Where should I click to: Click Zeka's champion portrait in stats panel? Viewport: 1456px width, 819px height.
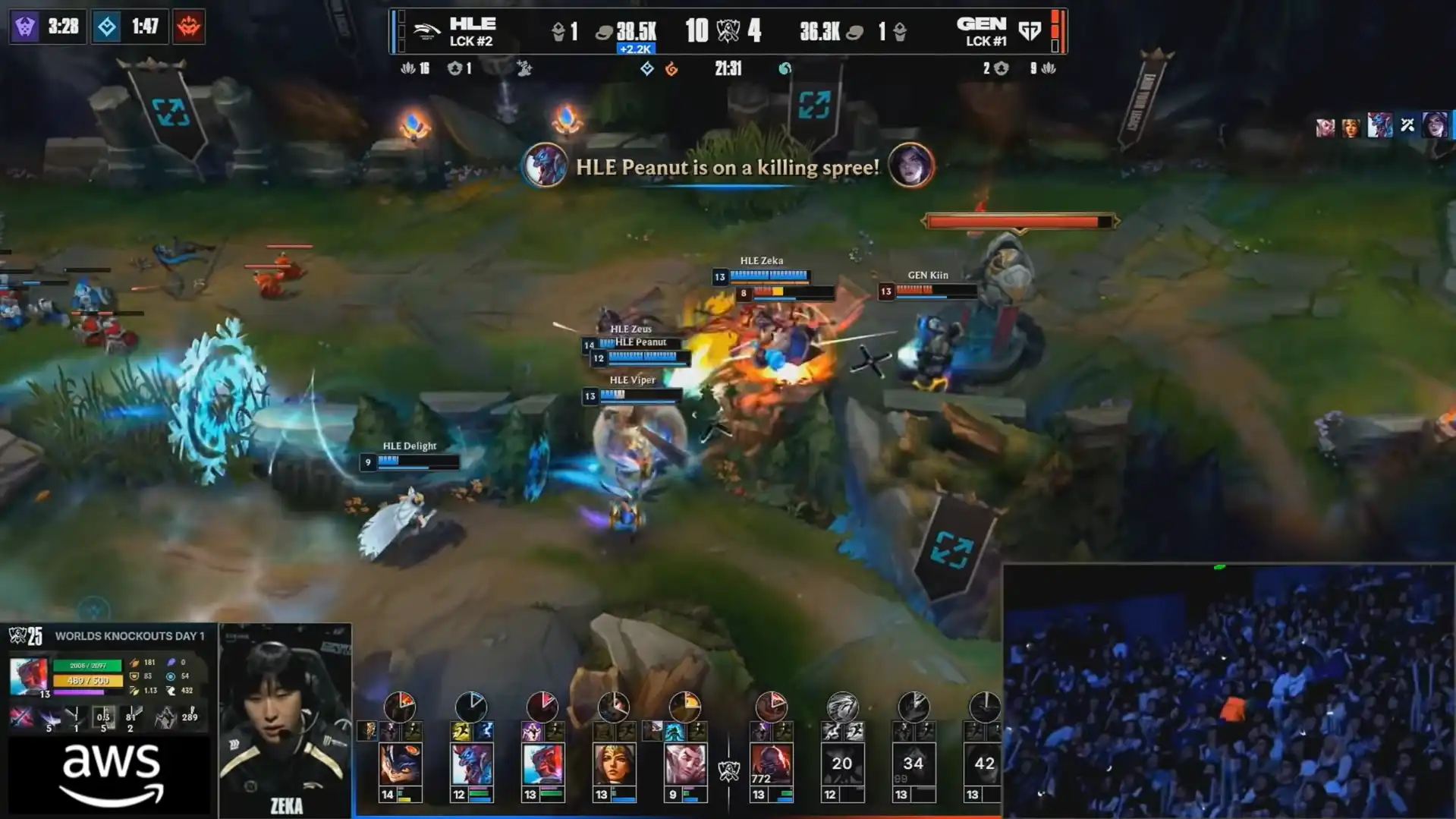coord(28,676)
